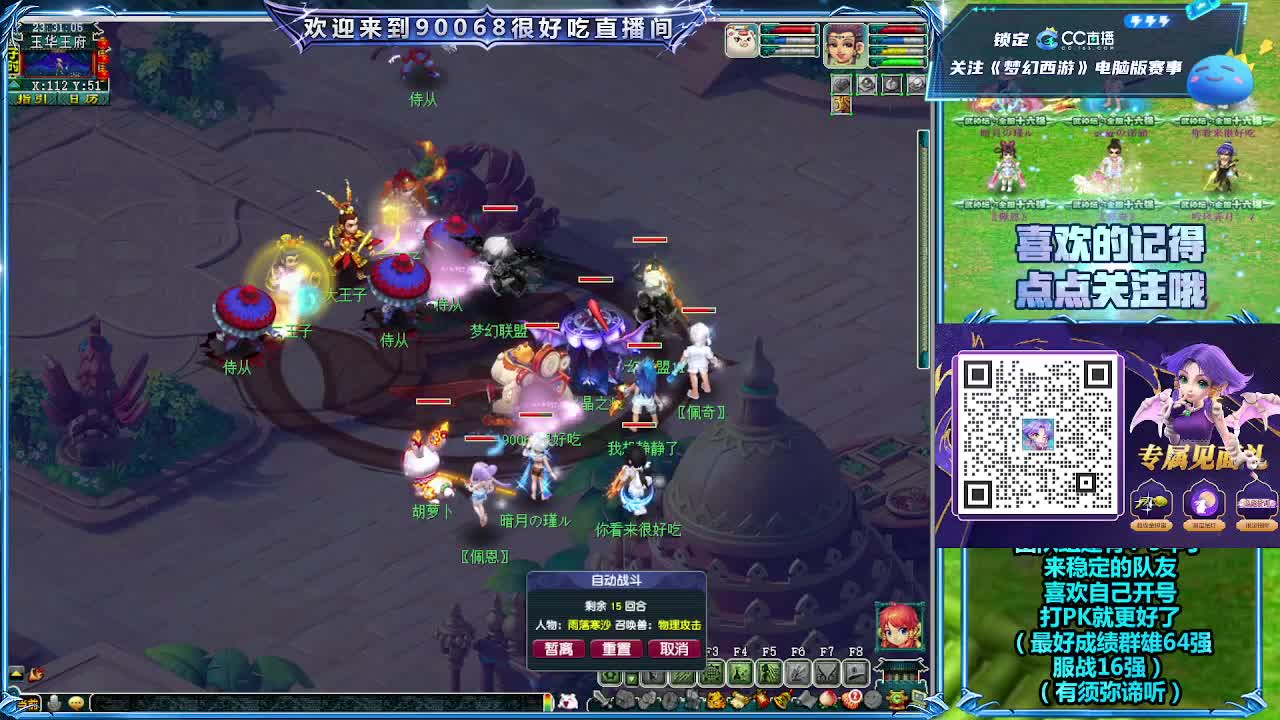Open the 日历 calendar menu under the minimap
This screenshot has height=720, width=1280.
click(85, 99)
